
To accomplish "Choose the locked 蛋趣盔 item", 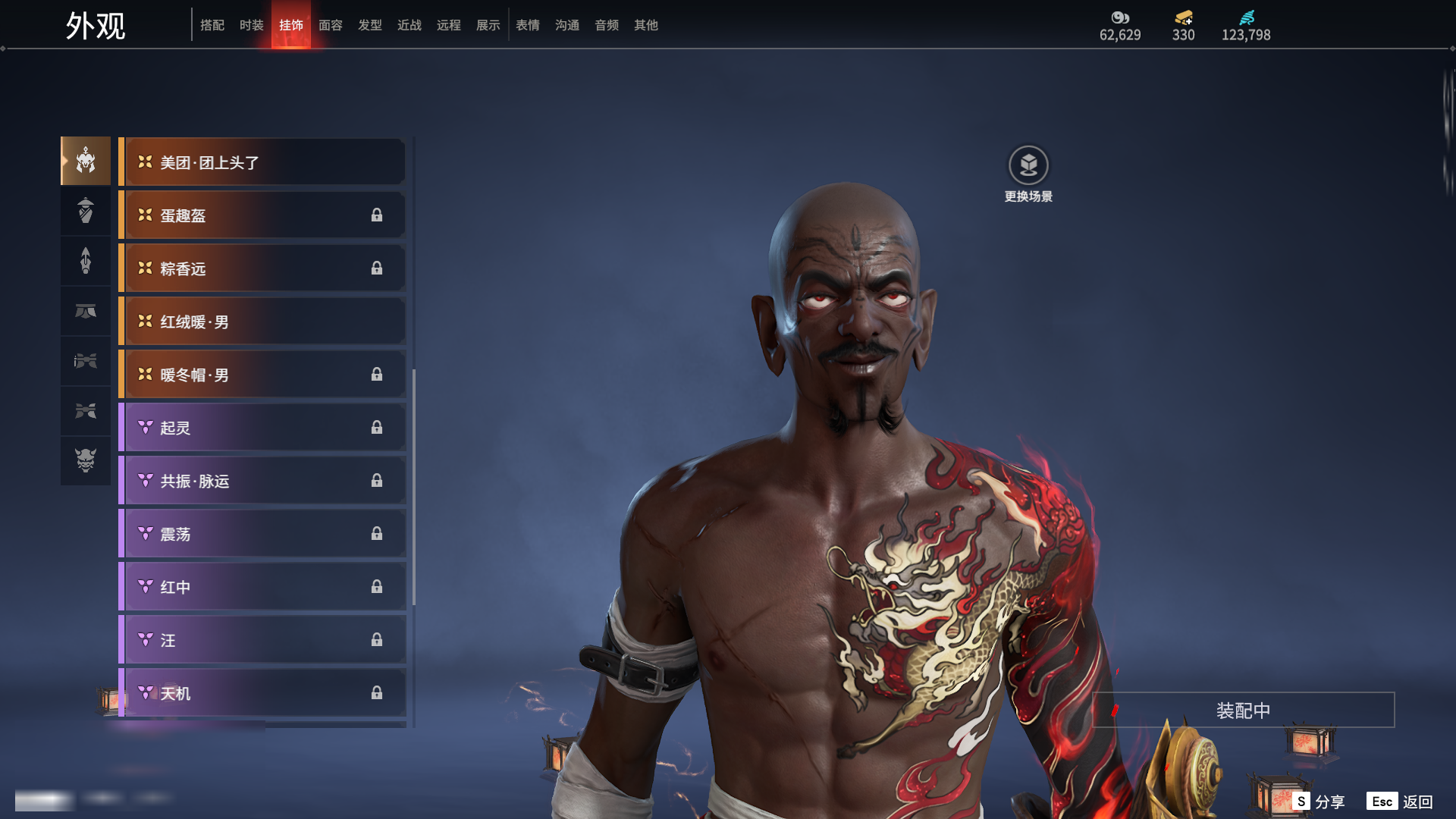I will (262, 215).
